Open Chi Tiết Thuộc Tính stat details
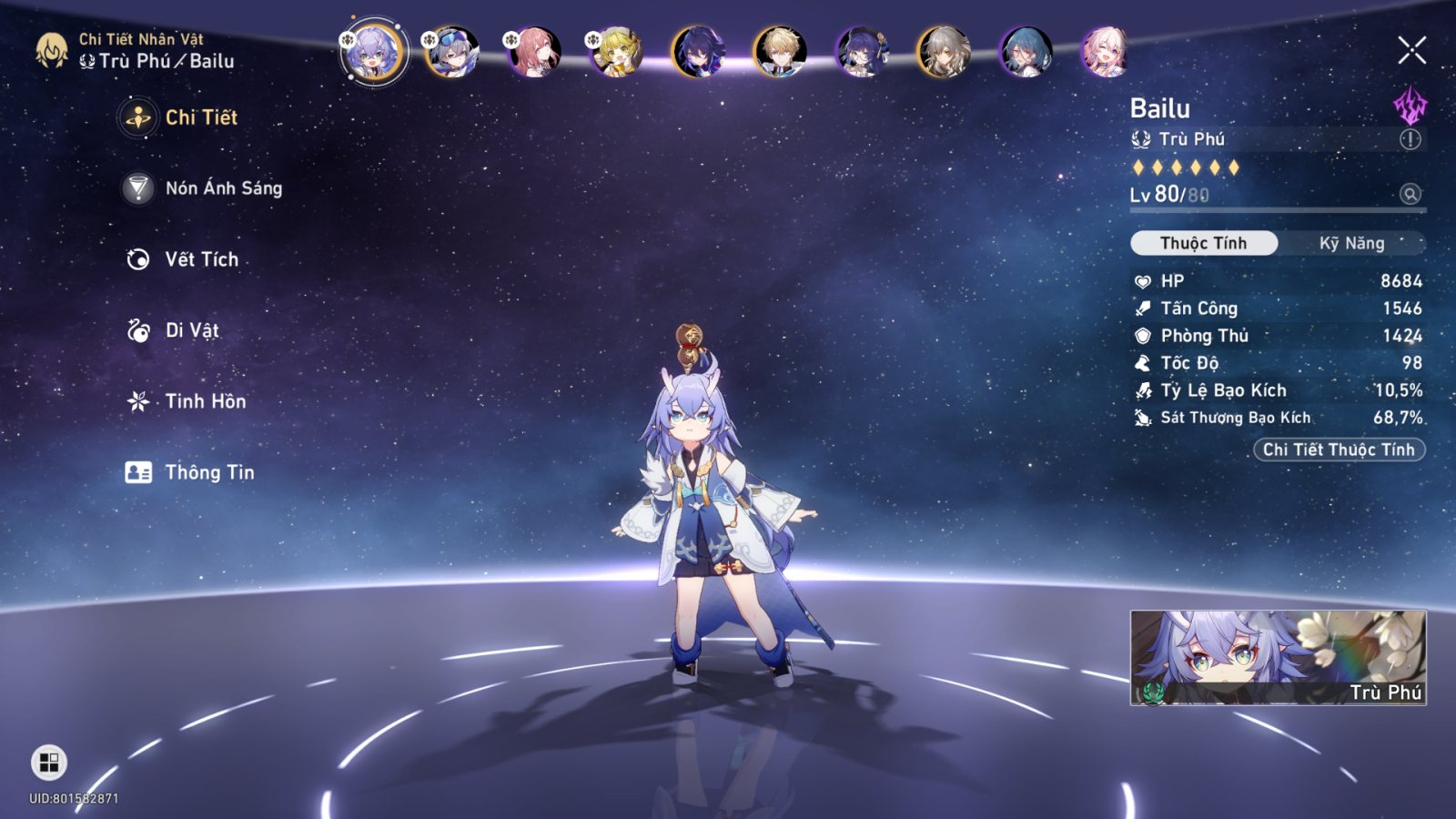The image size is (1456, 819). [1339, 450]
